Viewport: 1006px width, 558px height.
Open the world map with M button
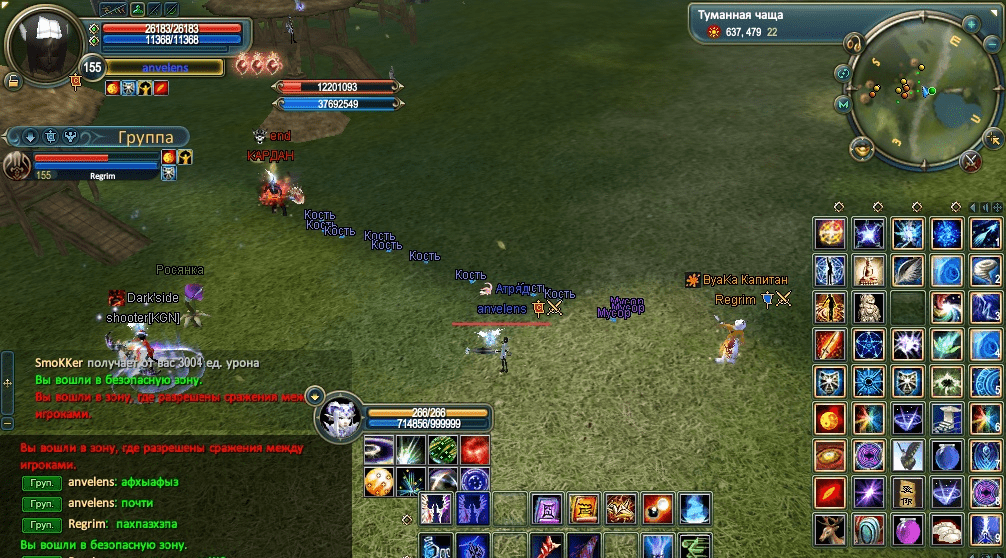[843, 104]
